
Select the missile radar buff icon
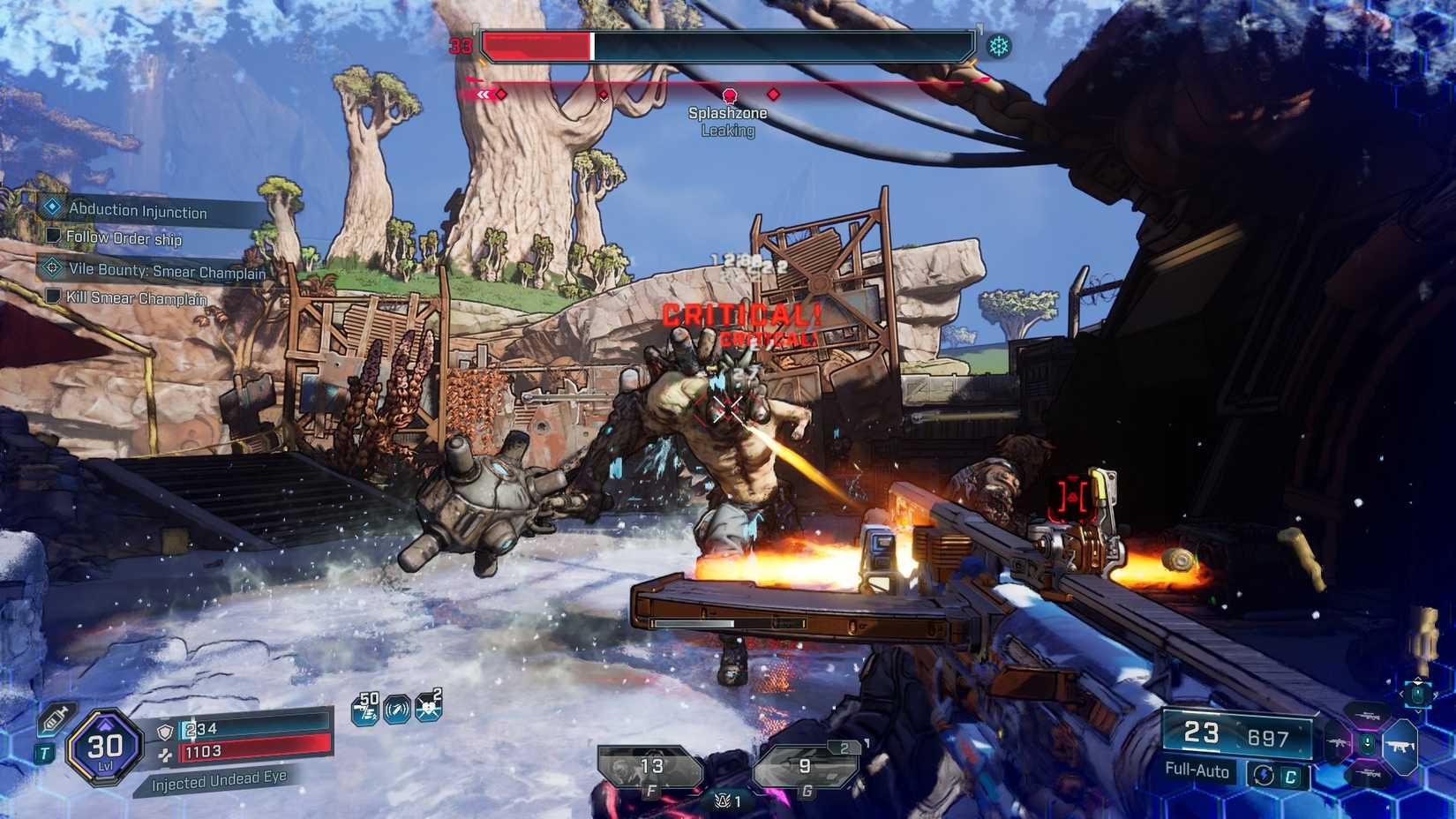point(396,709)
